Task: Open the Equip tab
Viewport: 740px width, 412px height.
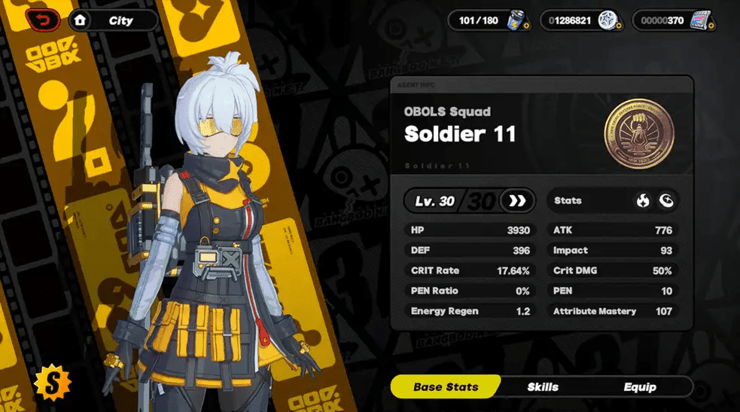Action: click(640, 387)
